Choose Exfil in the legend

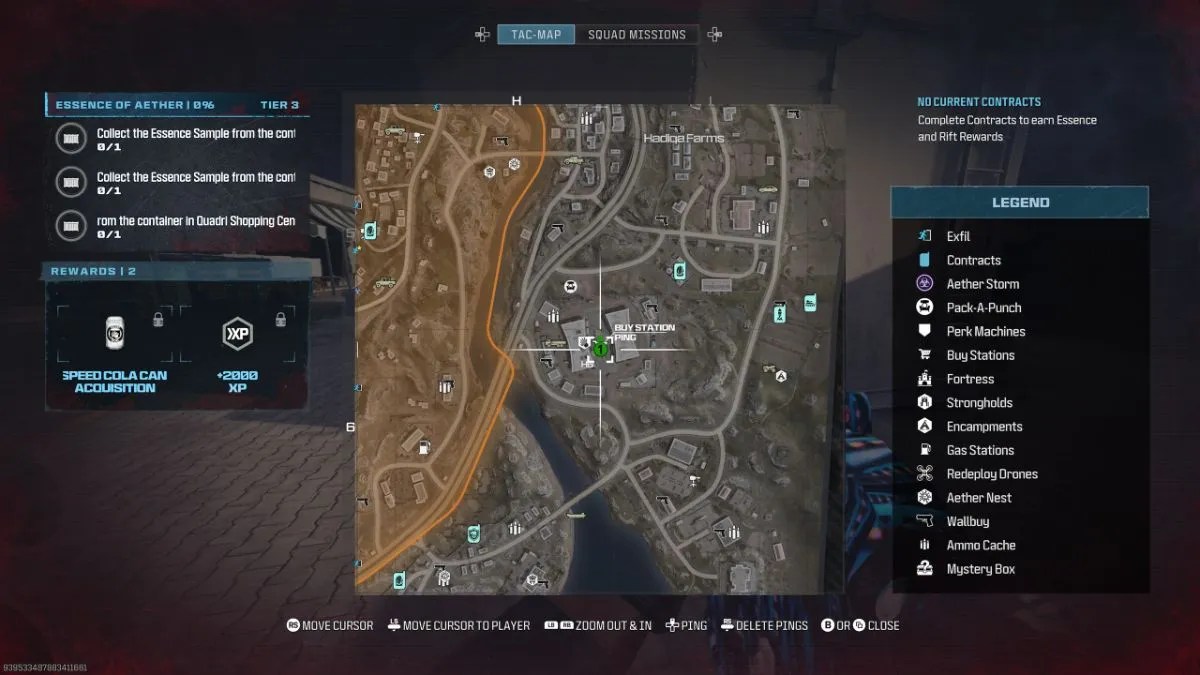coord(958,236)
